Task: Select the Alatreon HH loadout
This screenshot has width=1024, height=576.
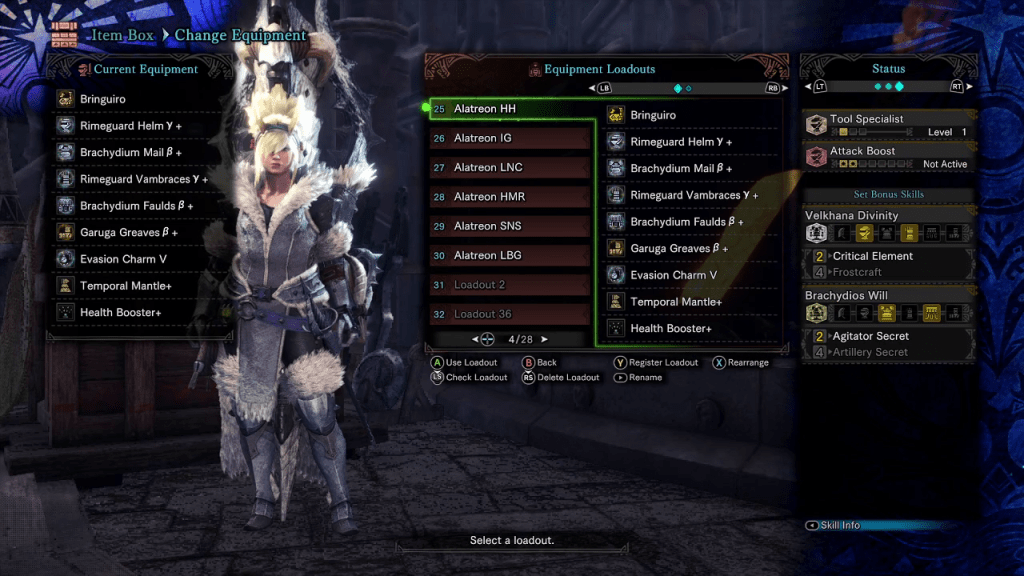Action: coord(510,109)
